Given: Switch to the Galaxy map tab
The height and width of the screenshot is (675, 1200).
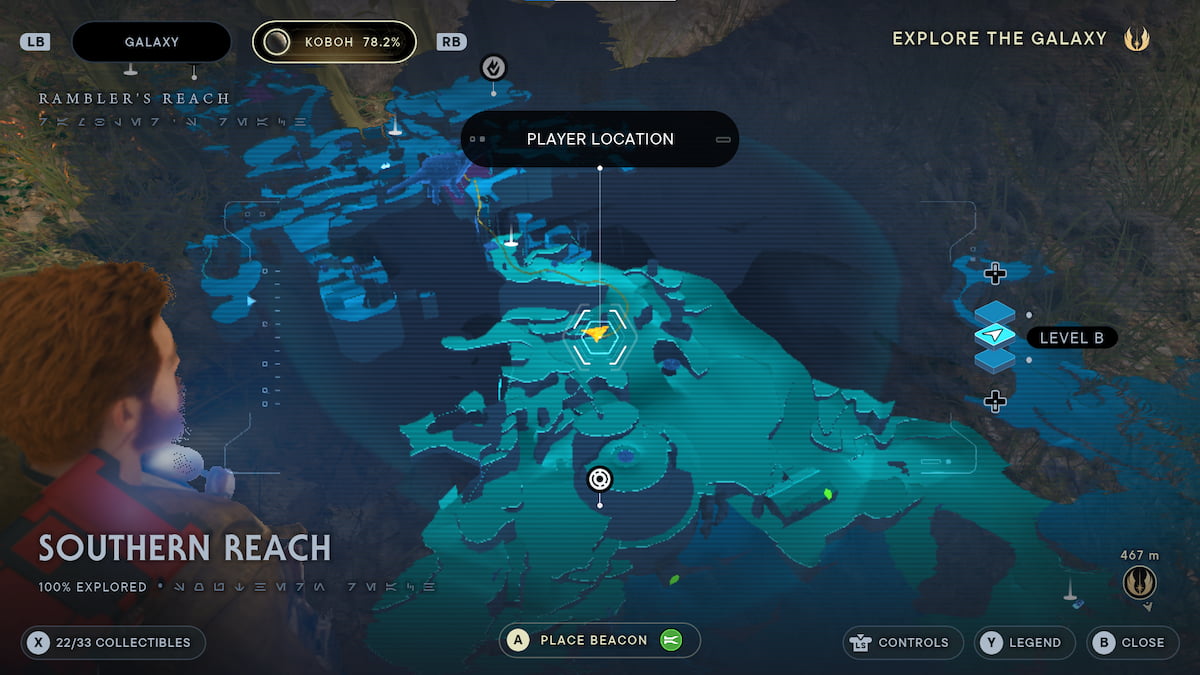Looking at the screenshot, I should (151, 42).
